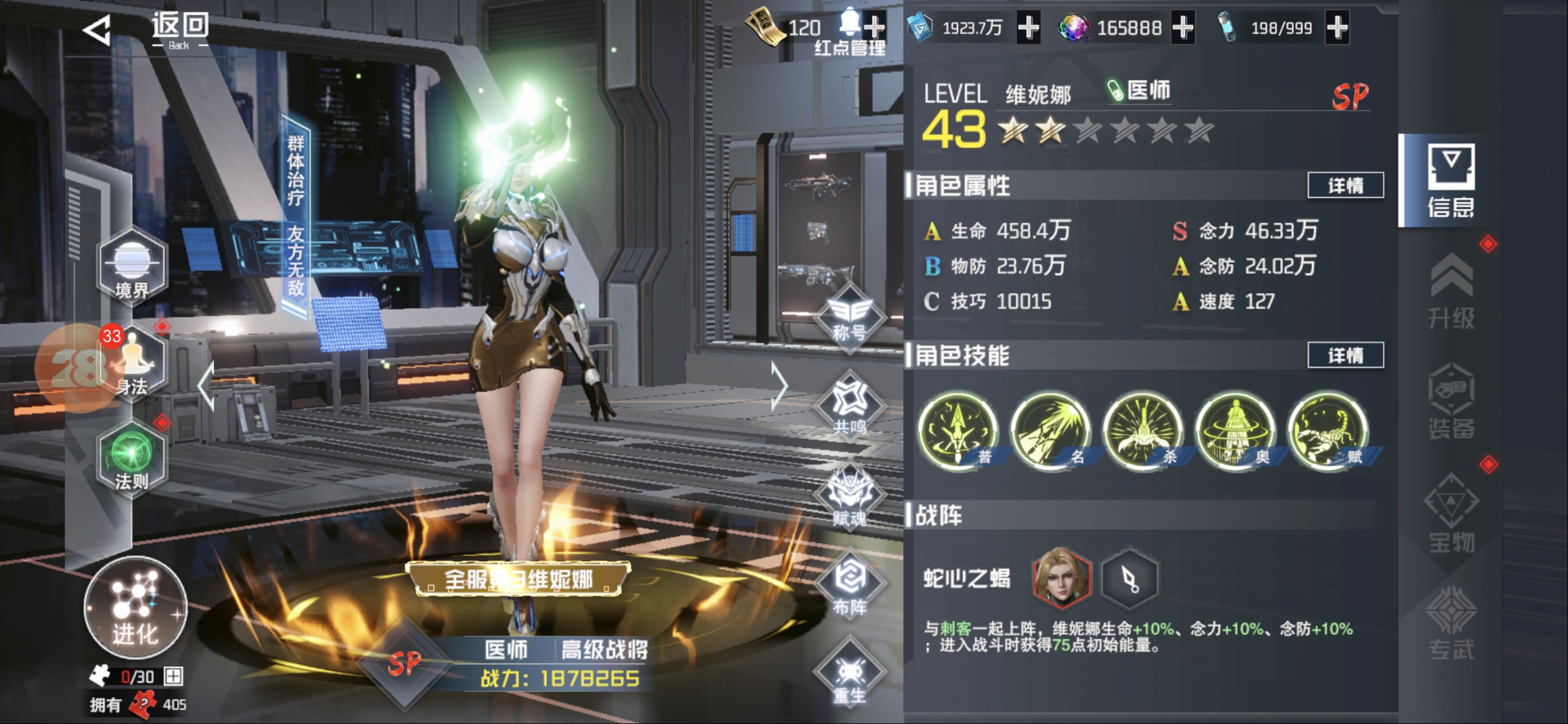The height and width of the screenshot is (724, 1568).
Task: View the next character with right arrow
Action: (780, 386)
